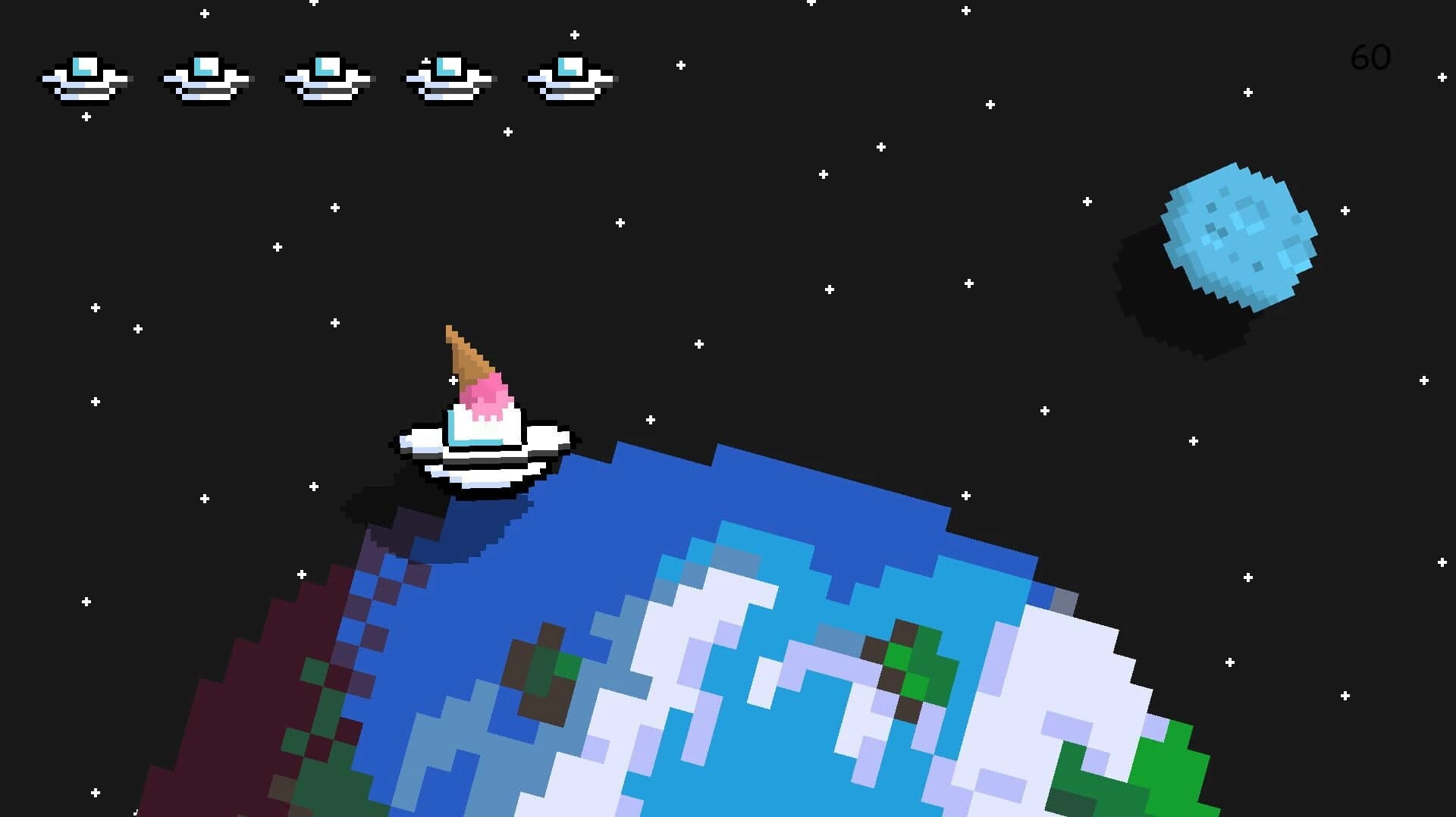
Task: Click the second UFO icon in the lives row
Action: (x=205, y=78)
